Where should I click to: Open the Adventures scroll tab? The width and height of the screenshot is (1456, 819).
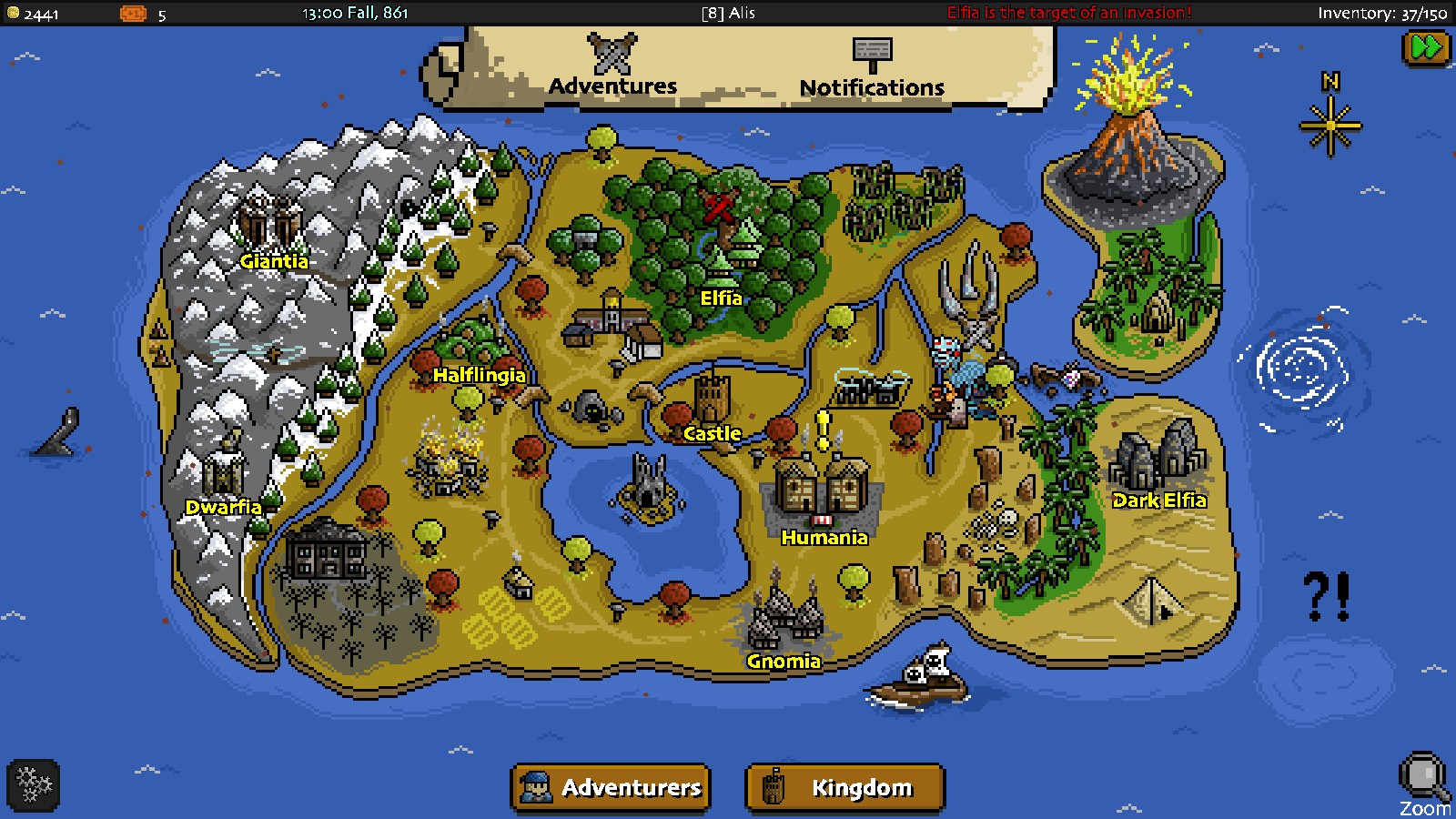(x=612, y=66)
